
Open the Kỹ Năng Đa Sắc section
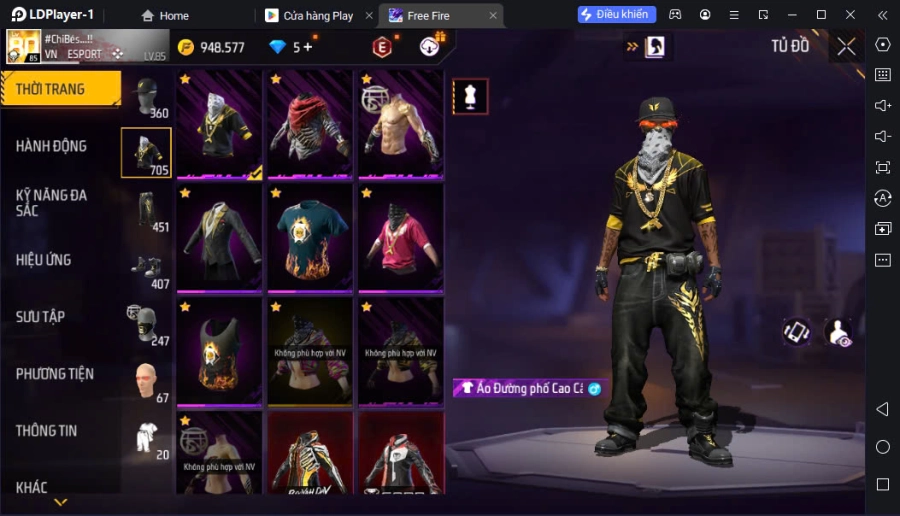pyautogui.click(x=51, y=203)
